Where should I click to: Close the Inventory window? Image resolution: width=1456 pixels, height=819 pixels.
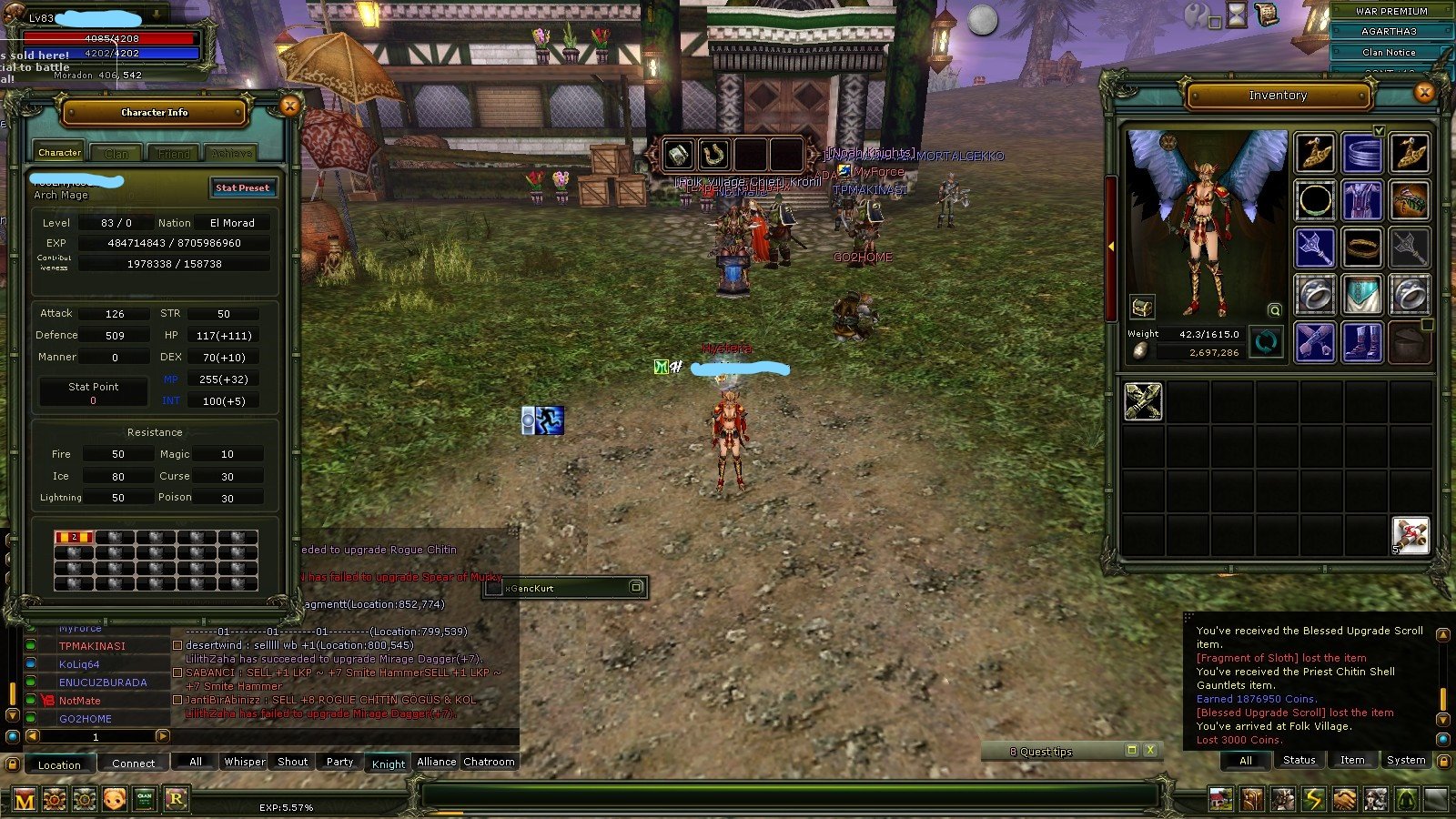coord(1424,92)
